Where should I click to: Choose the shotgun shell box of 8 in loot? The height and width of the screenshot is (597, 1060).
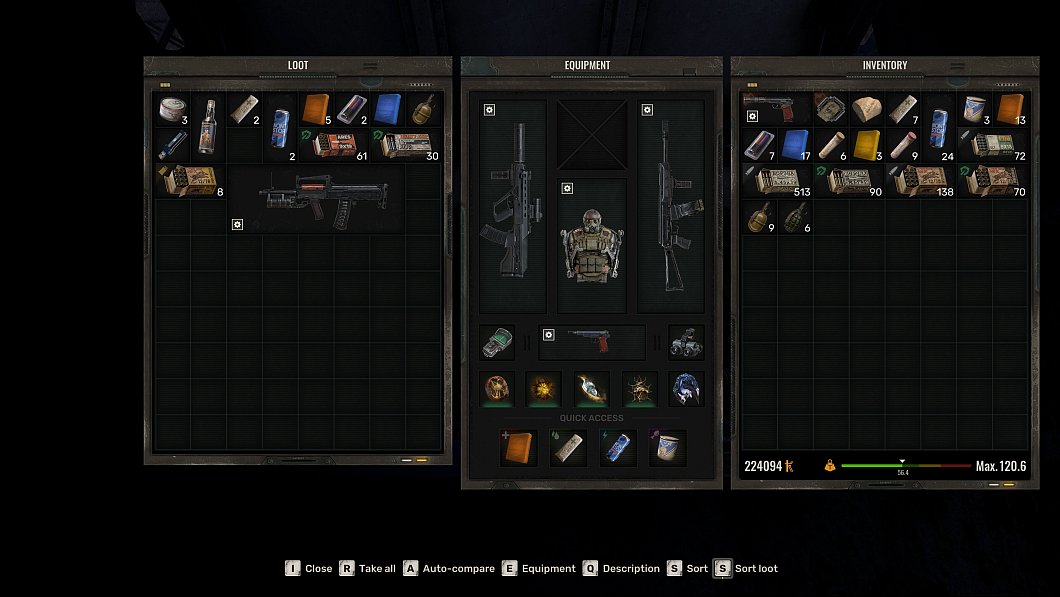(190, 180)
